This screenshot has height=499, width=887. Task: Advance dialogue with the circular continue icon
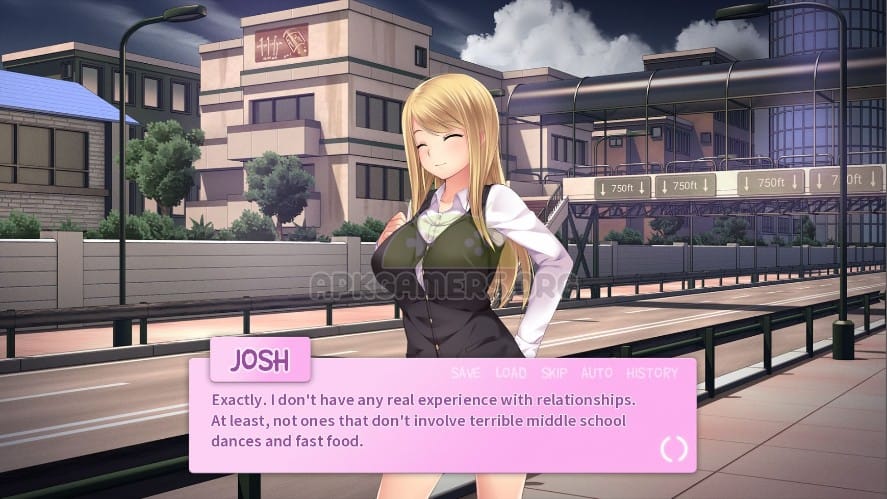pos(674,449)
